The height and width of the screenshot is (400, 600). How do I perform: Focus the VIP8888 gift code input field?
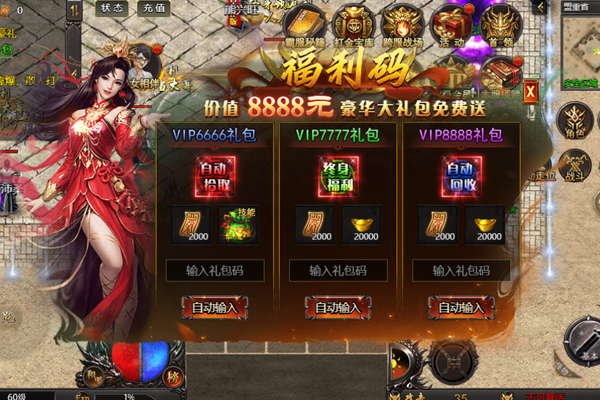461,270
